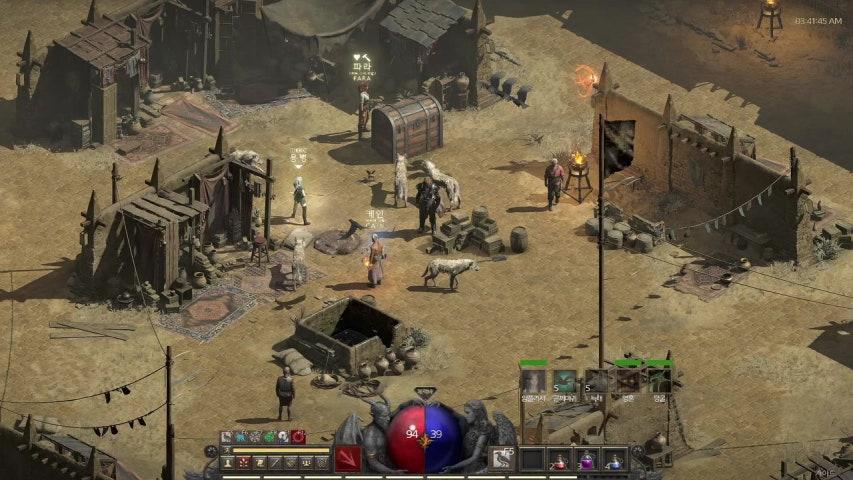This screenshot has height=480, width=853.
Task: Select the red arrow left-click skill
Action: pyautogui.click(x=347, y=459)
